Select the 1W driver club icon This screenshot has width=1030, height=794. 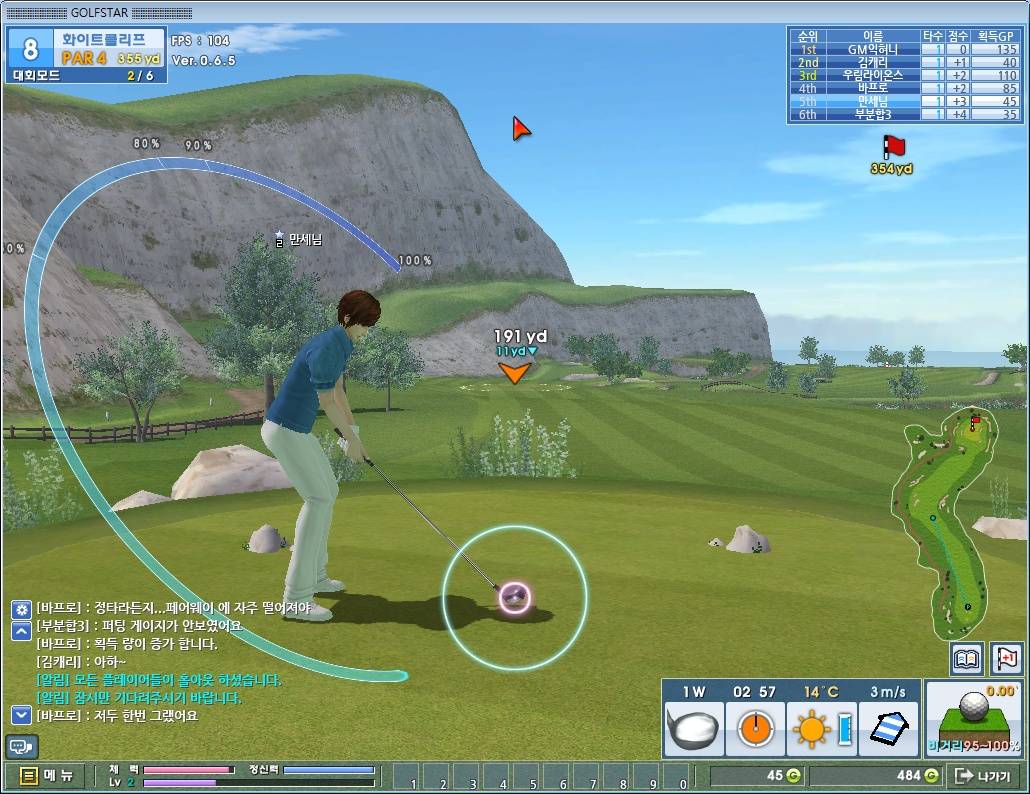coord(694,730)
